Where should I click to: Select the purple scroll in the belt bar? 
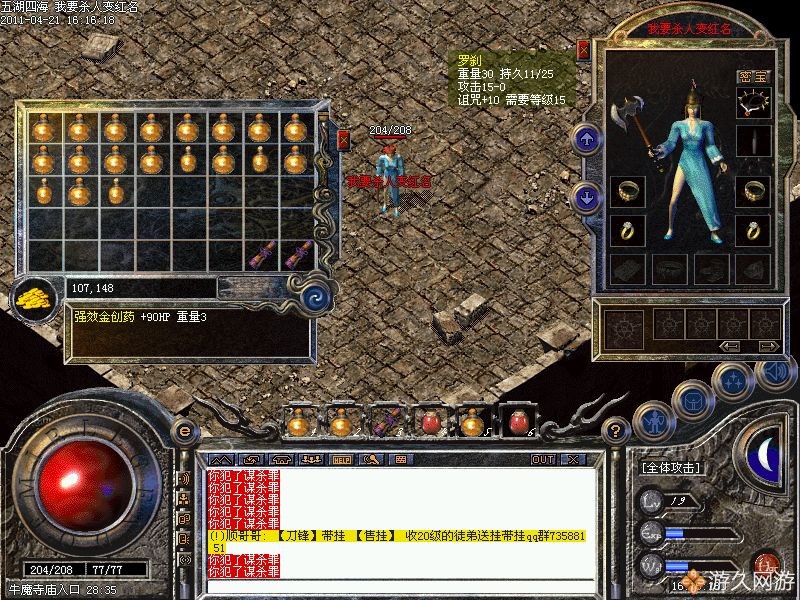click(x=384, y=422)
